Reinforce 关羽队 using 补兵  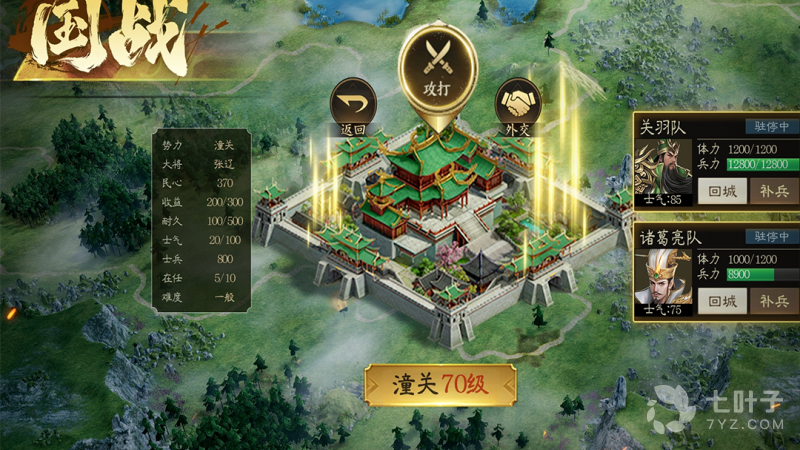[773, 190]
